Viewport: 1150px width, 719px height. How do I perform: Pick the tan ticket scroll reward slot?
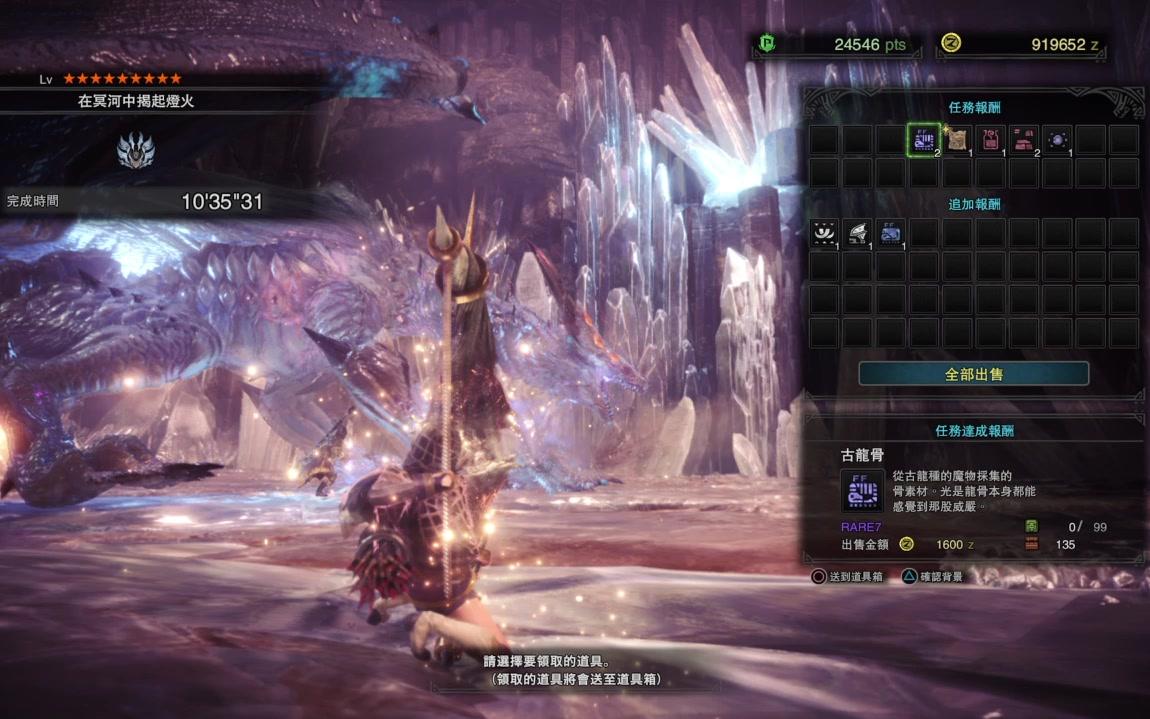tap(957, 139)
